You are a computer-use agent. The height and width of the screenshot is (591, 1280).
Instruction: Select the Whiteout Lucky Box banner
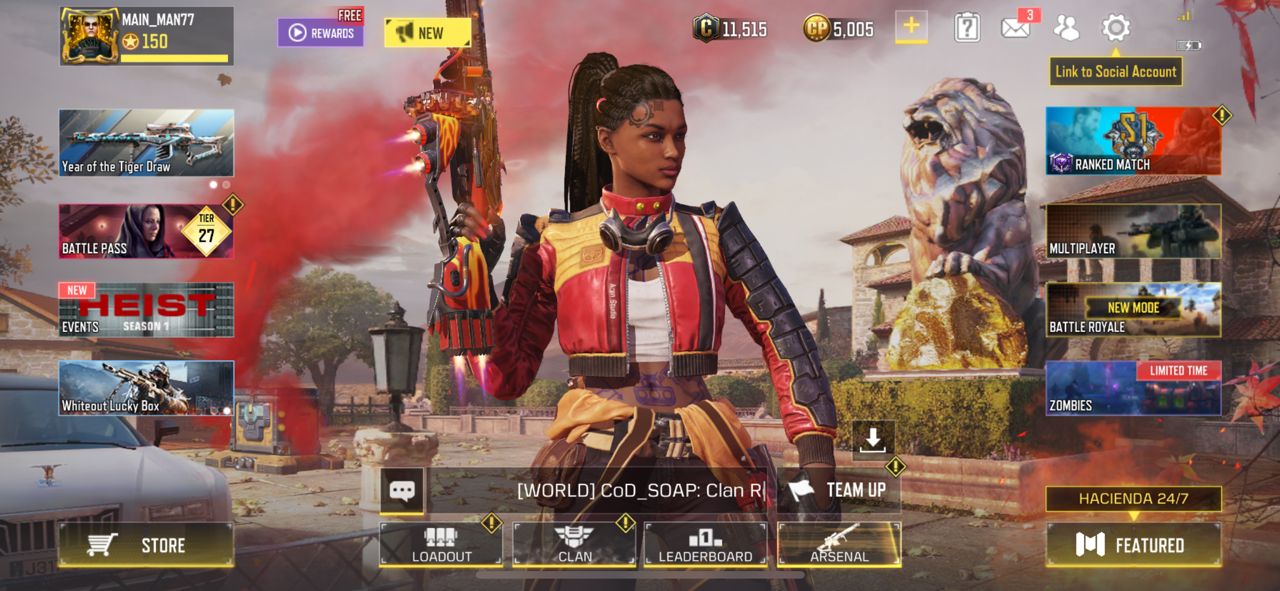[146, 387]
